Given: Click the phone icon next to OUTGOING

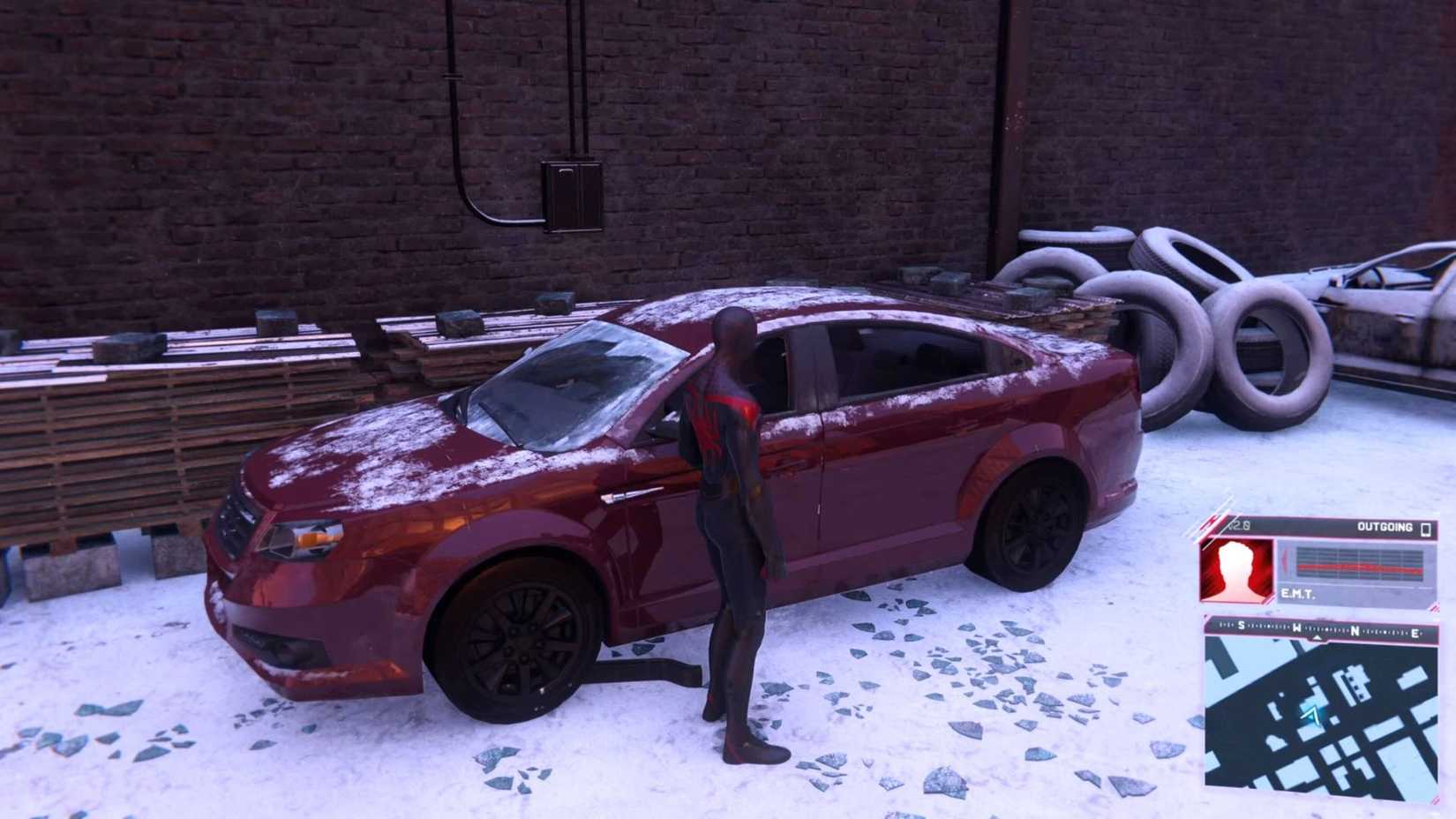Looking at the screenshot, I should coord(1425,530).
